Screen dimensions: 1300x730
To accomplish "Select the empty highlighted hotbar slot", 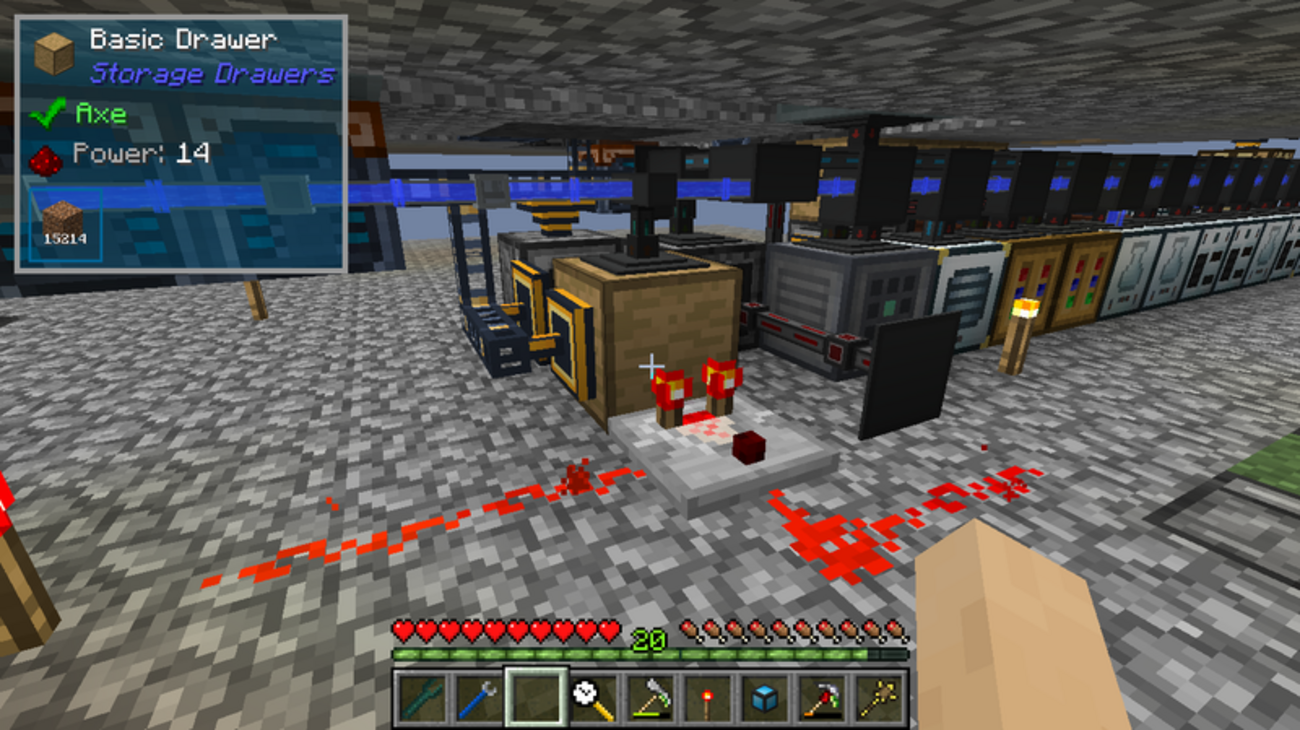I will 535,697.
